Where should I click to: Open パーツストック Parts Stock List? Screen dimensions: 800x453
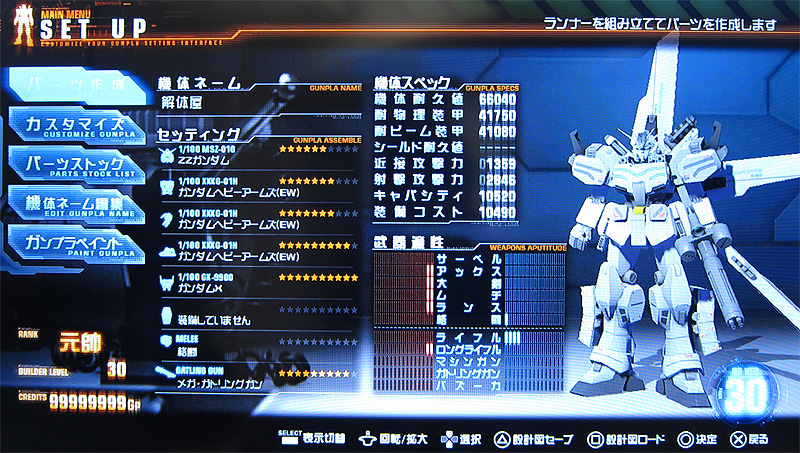[76, 164]
